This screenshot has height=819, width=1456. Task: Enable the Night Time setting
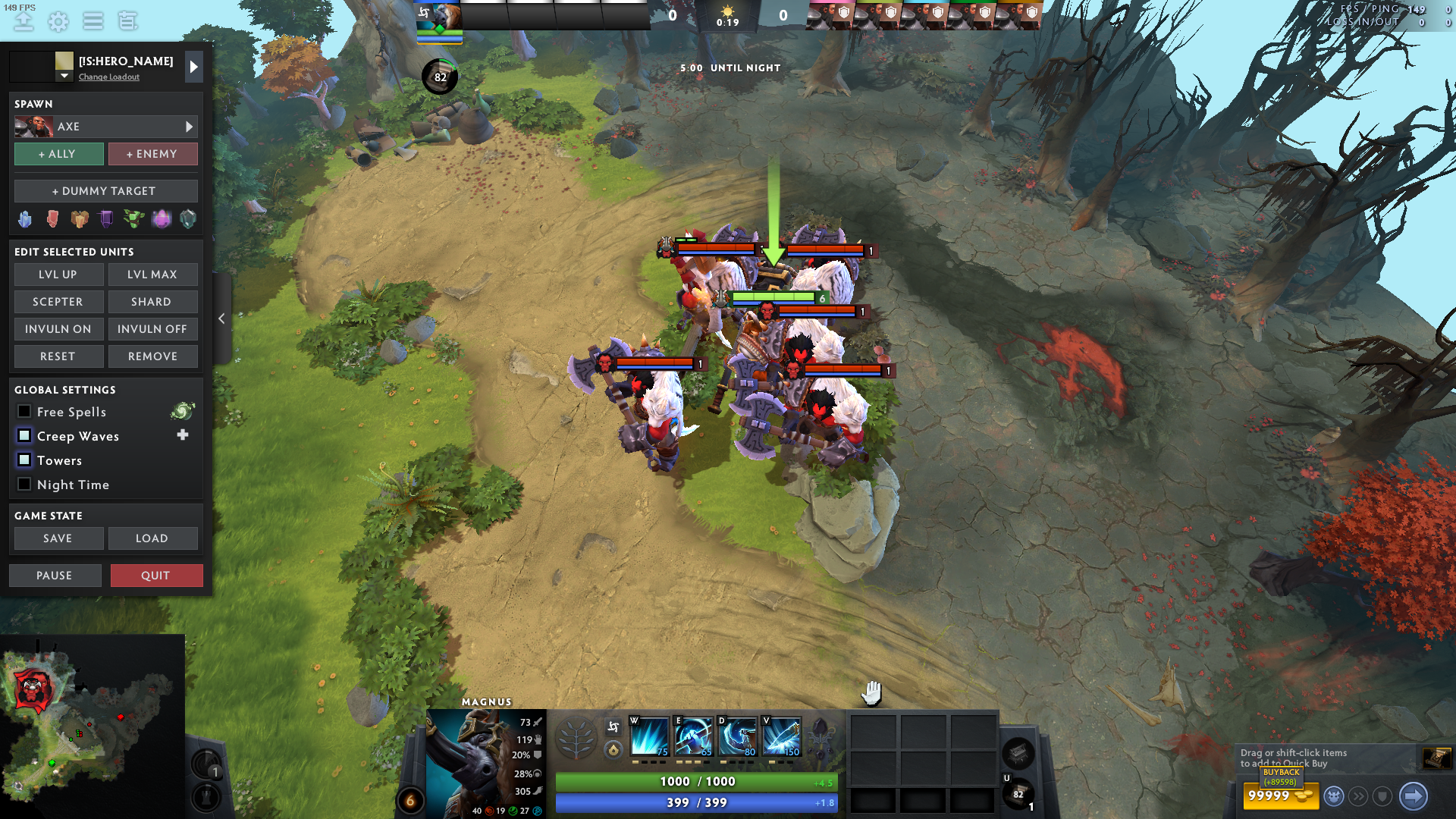(24, 485)
